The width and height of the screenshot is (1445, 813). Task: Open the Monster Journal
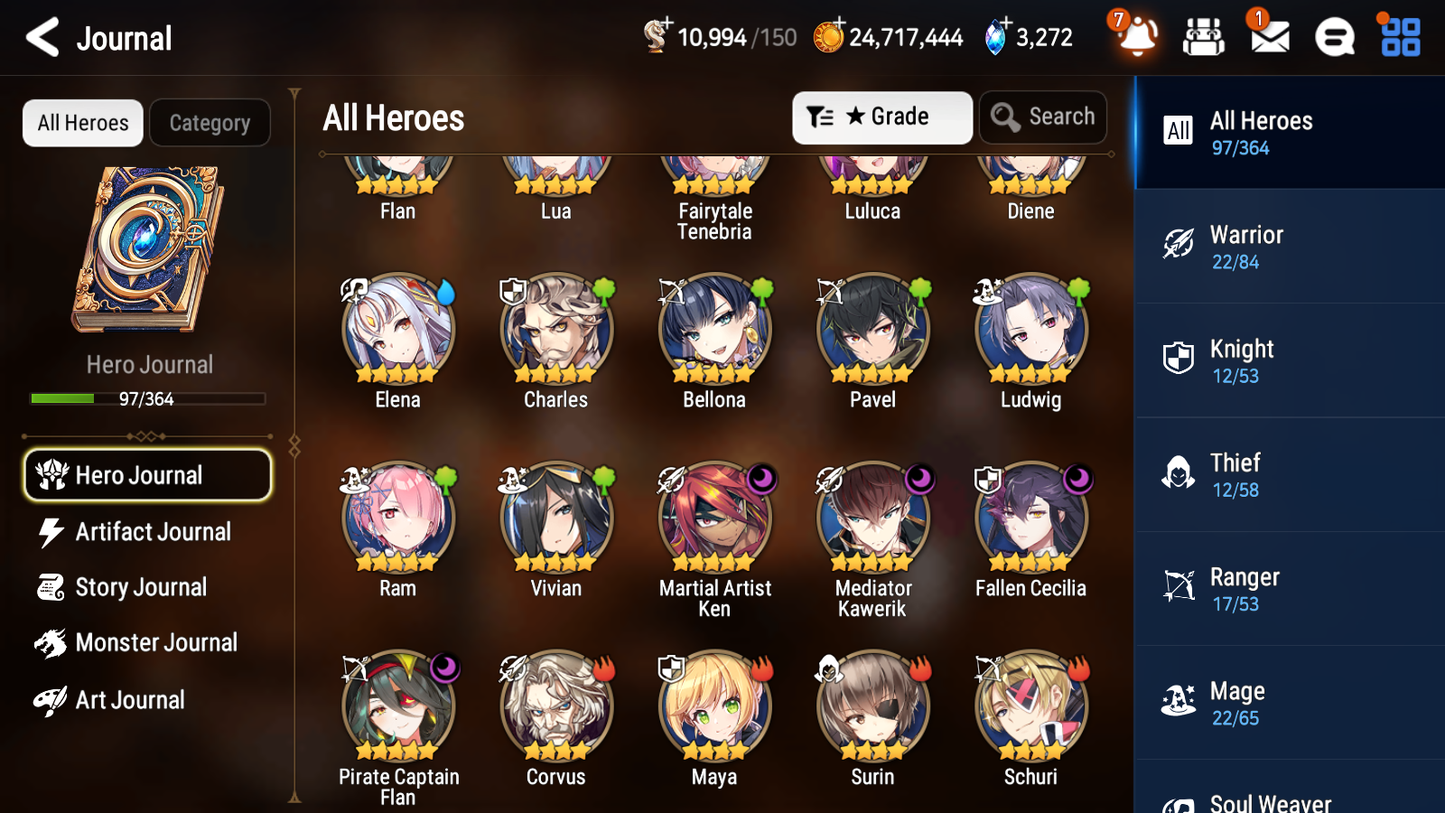[153, 643]
